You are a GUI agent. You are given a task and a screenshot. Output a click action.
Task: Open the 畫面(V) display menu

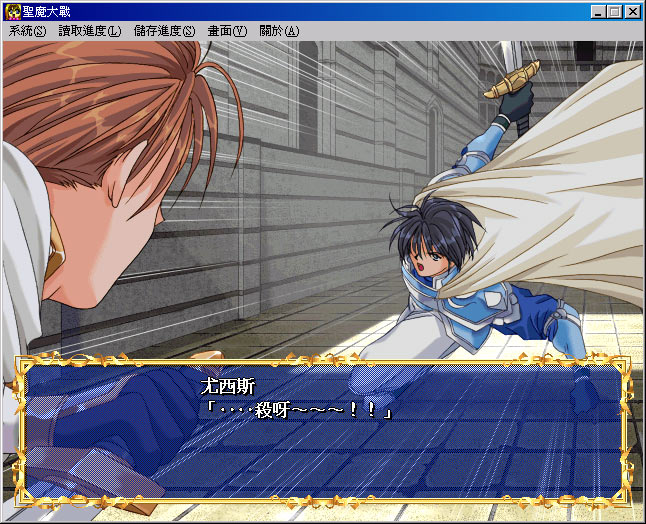[227, 31]
